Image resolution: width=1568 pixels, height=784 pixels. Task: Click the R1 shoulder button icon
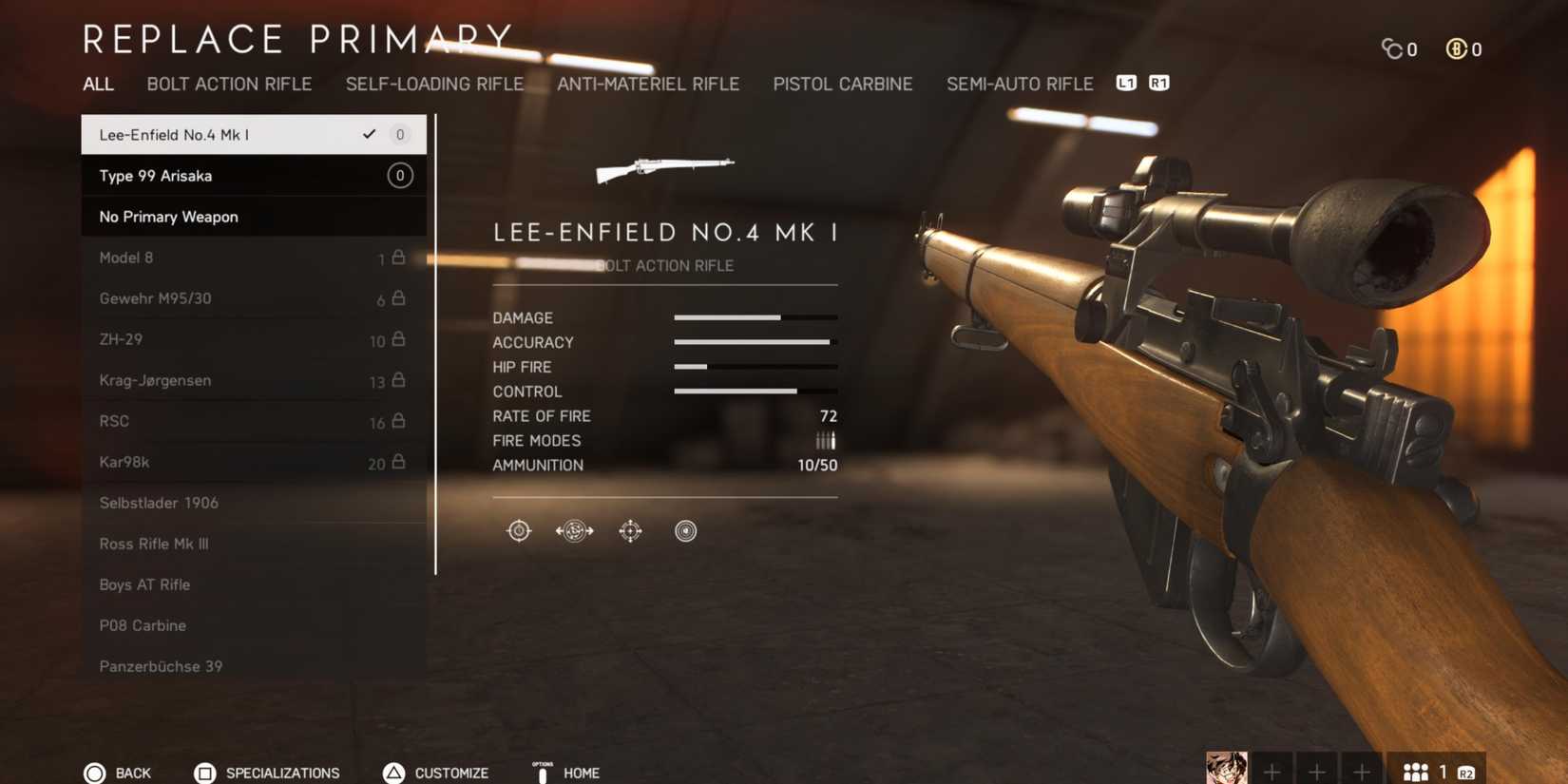1157,83
